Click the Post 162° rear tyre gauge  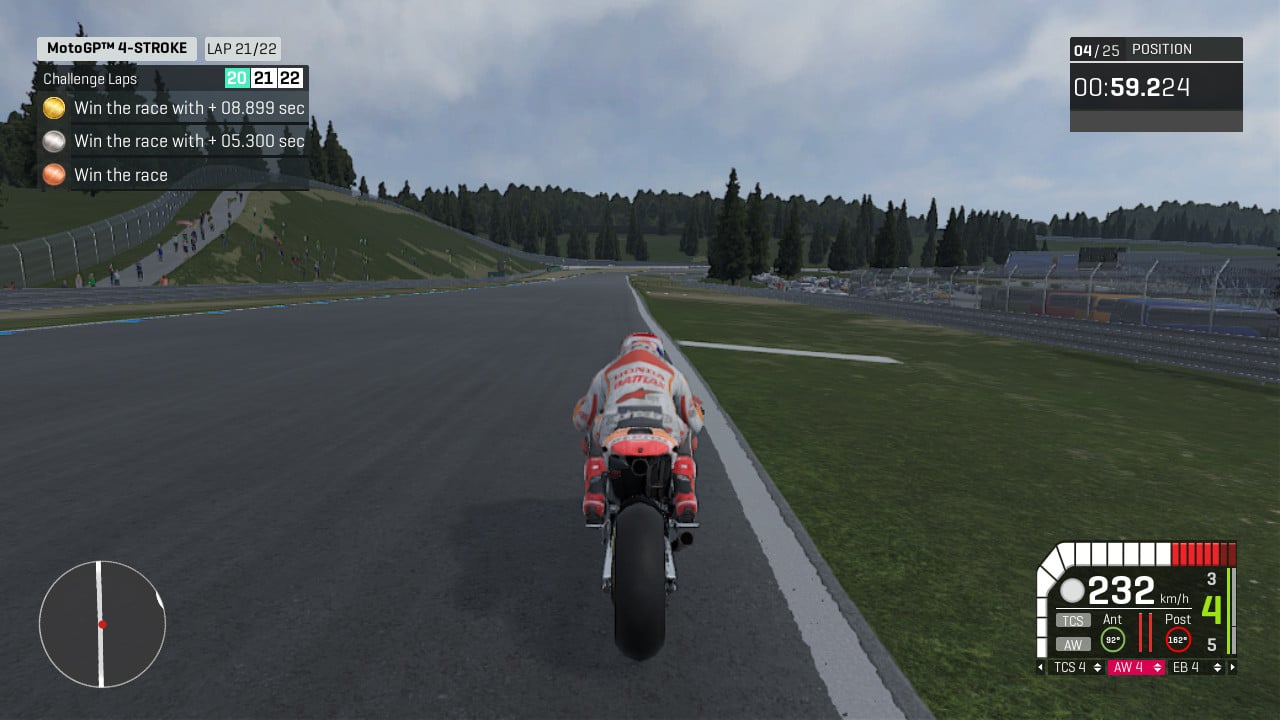1177,640
